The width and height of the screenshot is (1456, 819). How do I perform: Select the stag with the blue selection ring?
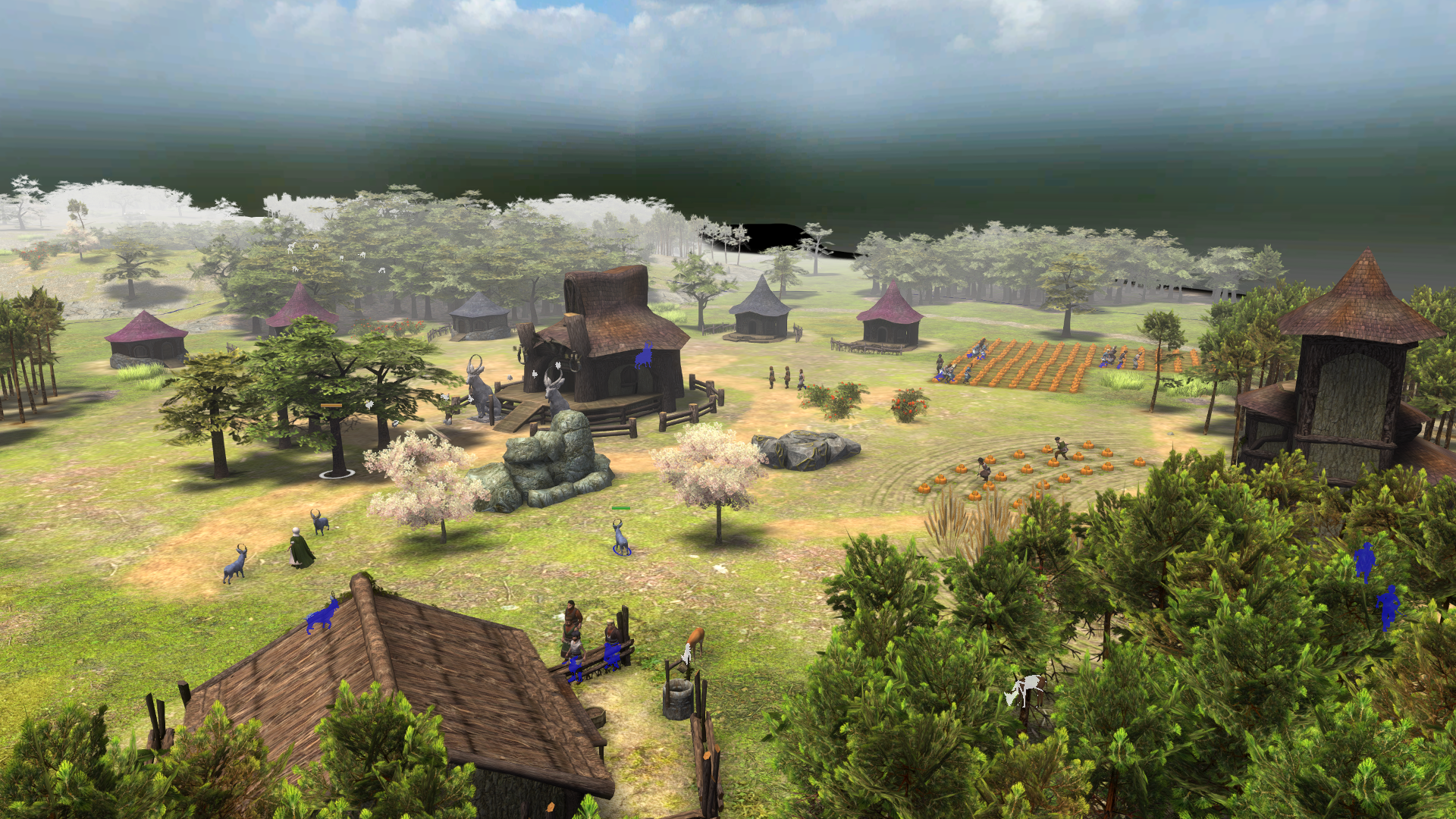621,537
